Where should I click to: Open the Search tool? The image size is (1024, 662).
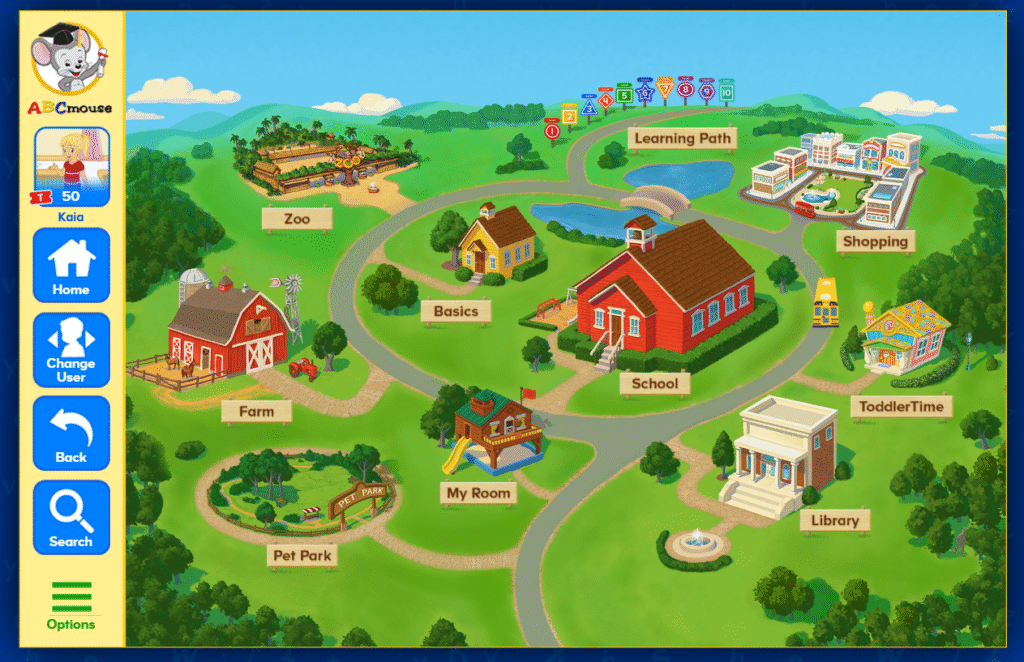click(x=71, y=517)
